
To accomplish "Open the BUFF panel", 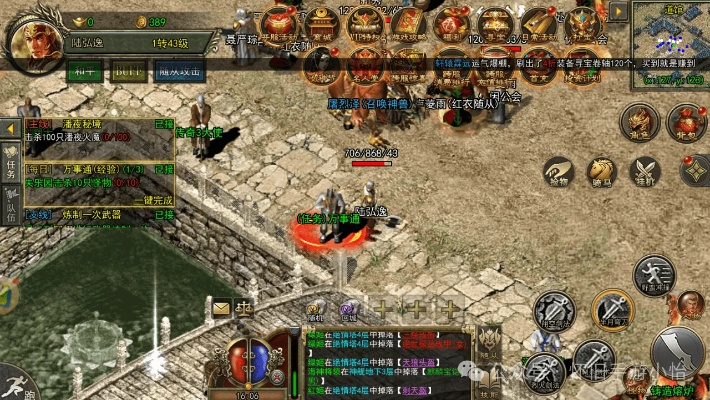I will pyautogui.click(x=127, y=71).
